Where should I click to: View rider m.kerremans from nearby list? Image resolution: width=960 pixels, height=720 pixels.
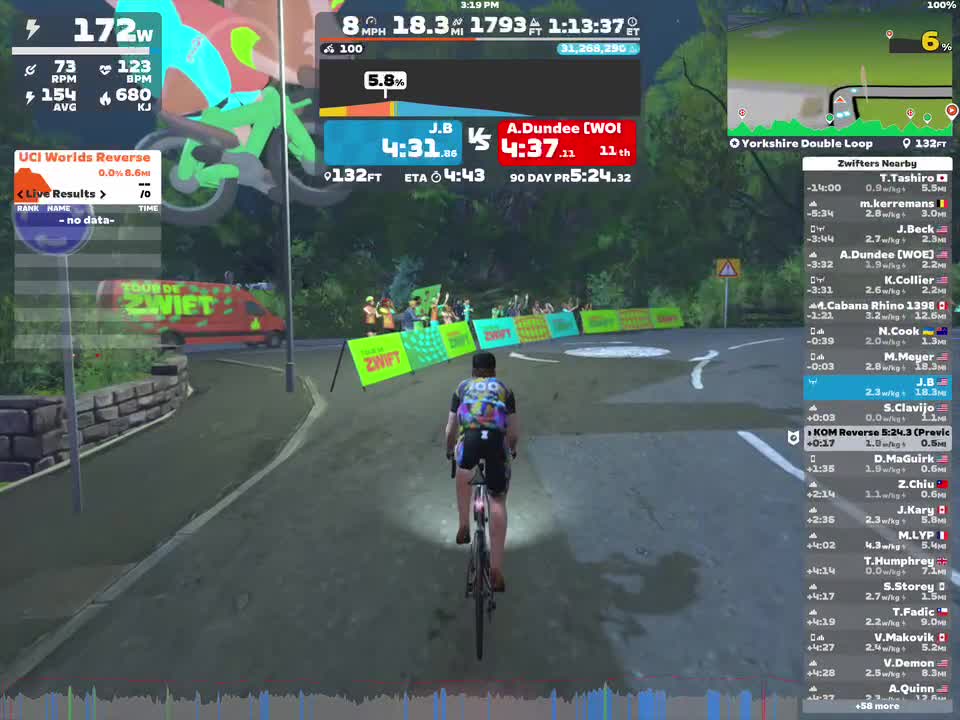click(x=877, y=208)
